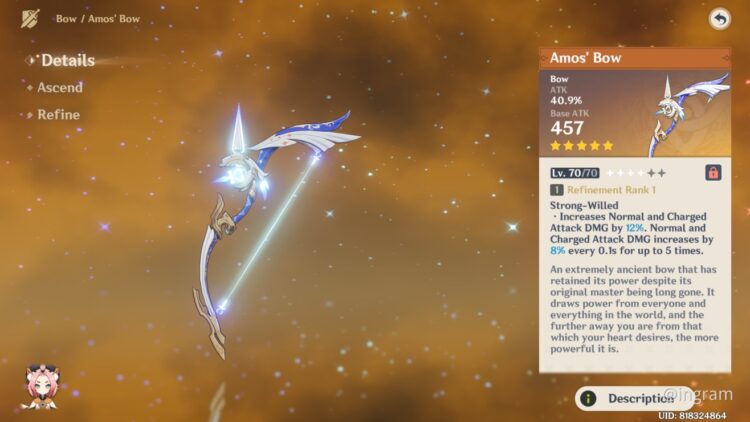Toggle the weapon lock icon
This screenshot has width=750, height=422.
(714, 172)
